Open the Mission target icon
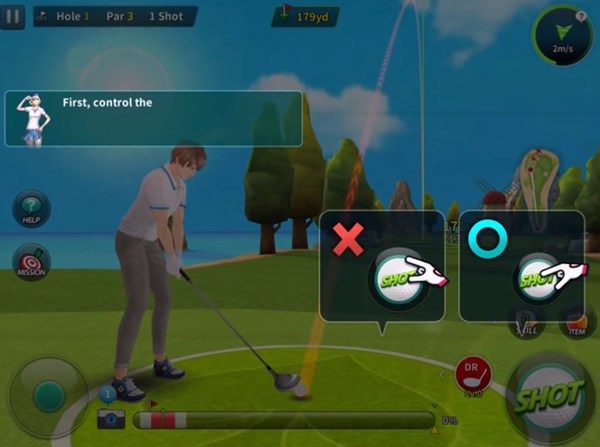Screen dimensions: 600x447 [x=31, y=262]
